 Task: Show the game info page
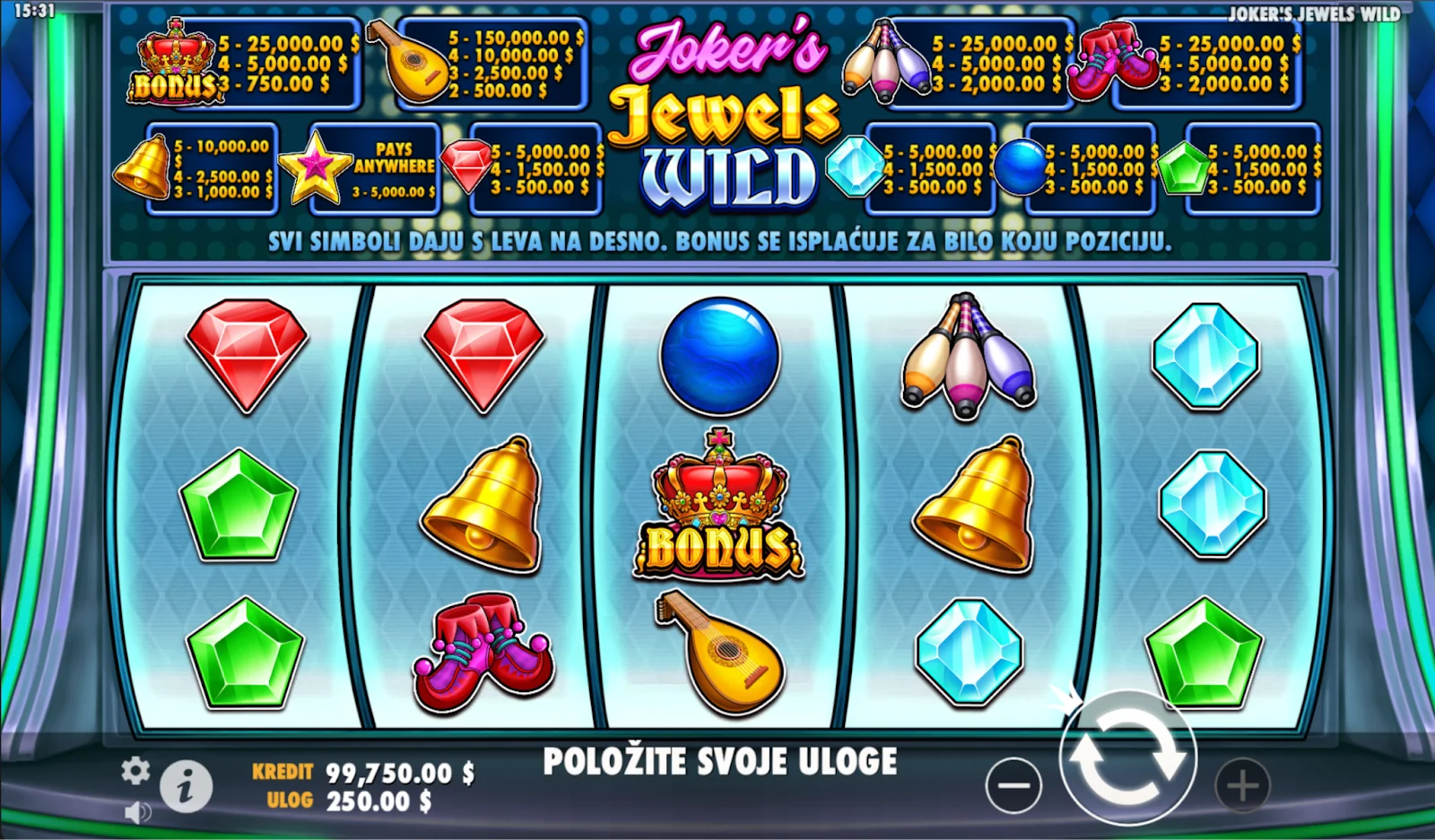186,787
